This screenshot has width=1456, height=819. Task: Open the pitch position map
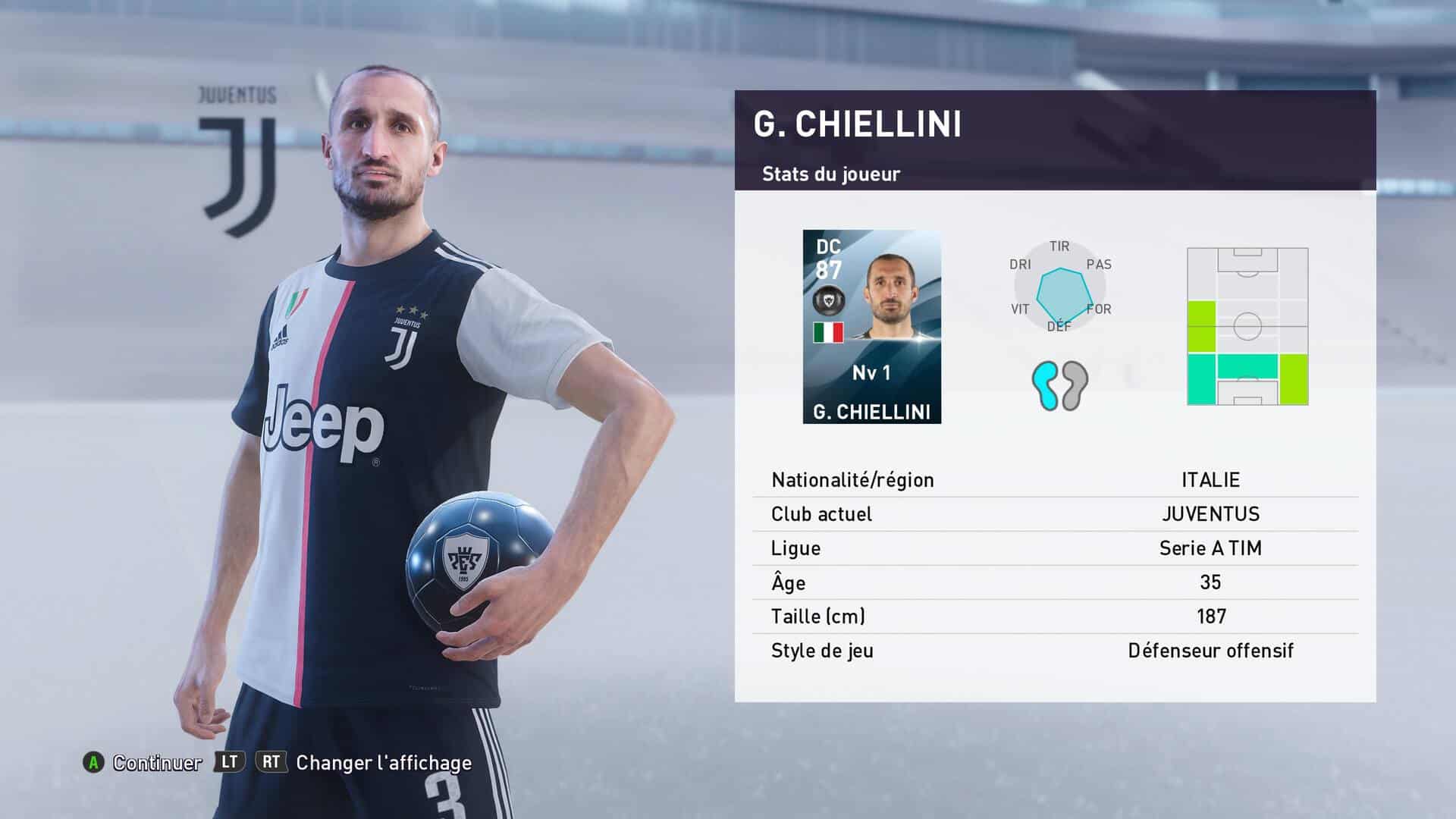(x=1247, y=326)
